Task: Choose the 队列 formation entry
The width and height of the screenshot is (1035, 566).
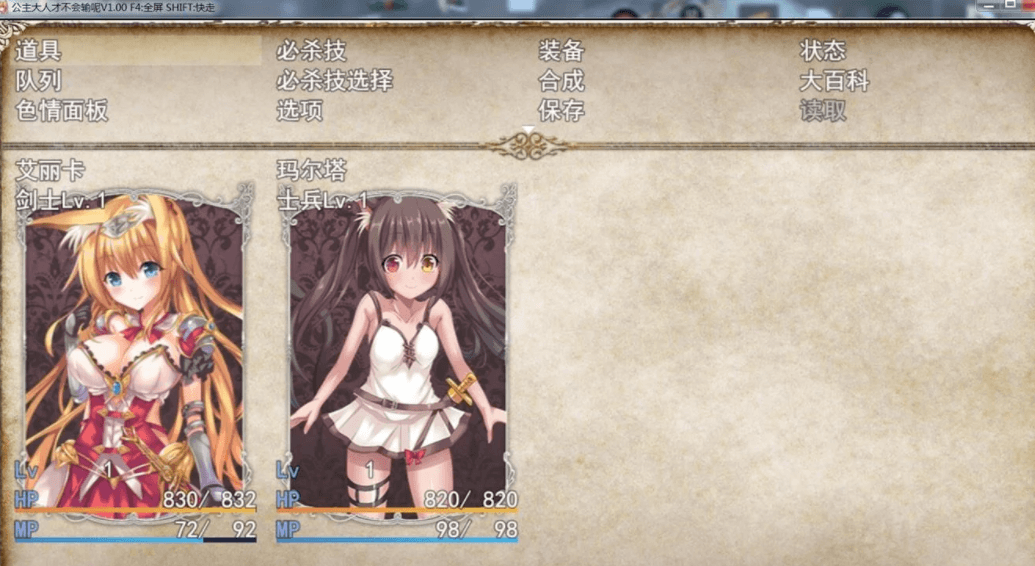Action: 39,81
